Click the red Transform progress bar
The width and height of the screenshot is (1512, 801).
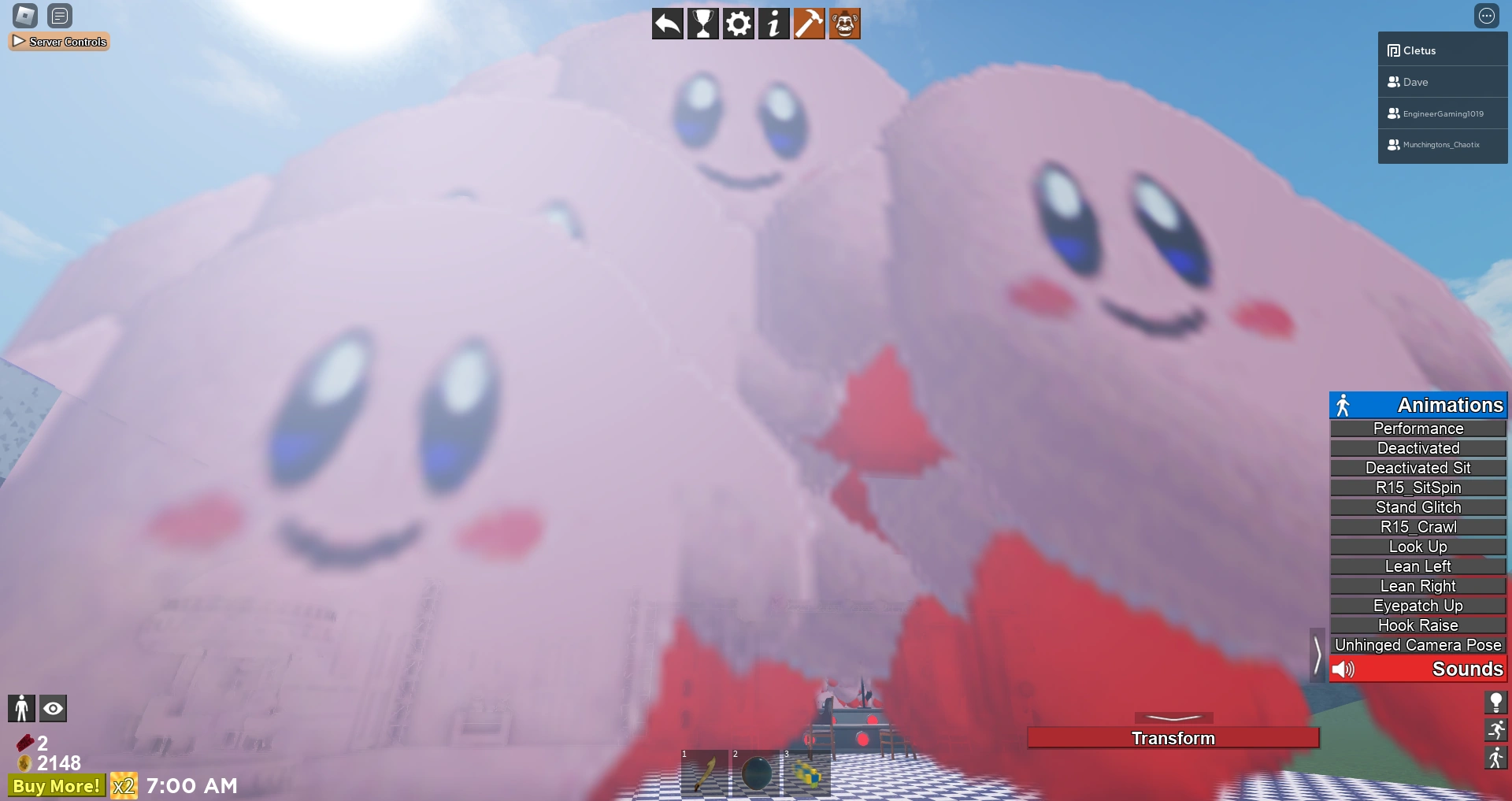(x=1173, y=738)
